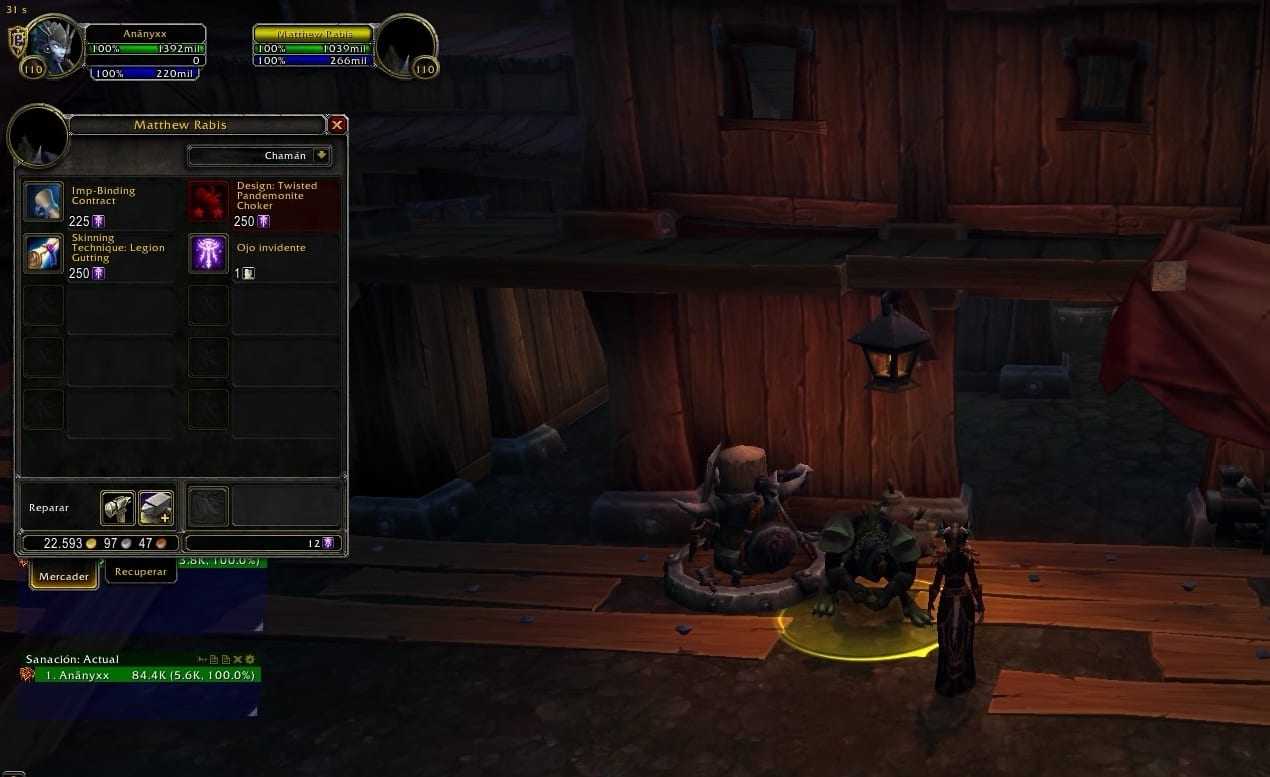
Task: Select the Anãnyxx row in healing meter
Action: (x=140, y=675)
